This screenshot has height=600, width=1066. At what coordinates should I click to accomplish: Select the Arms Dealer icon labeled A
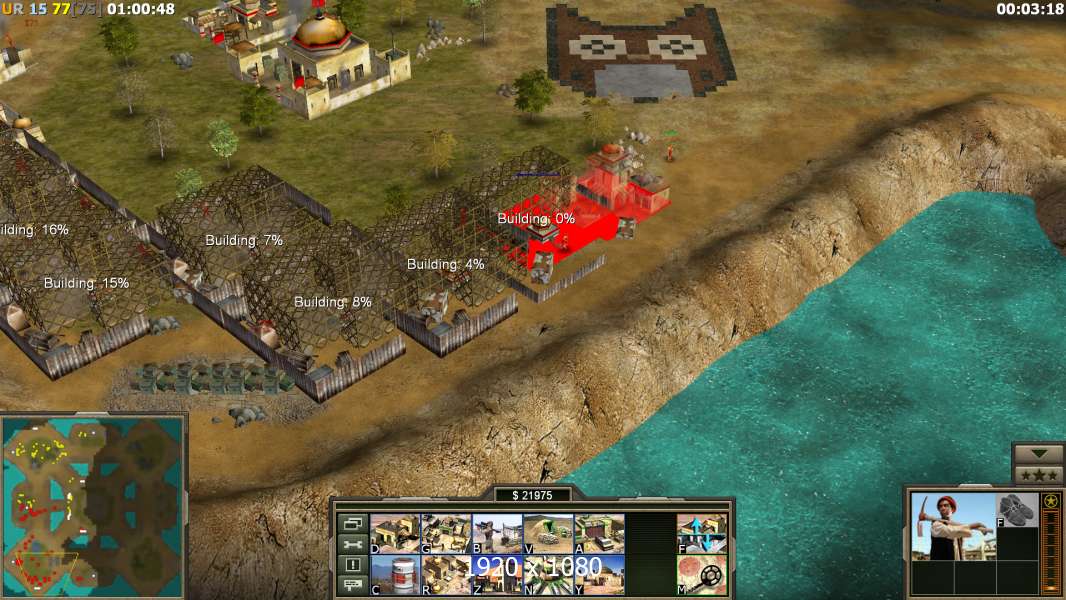[599, 534]
